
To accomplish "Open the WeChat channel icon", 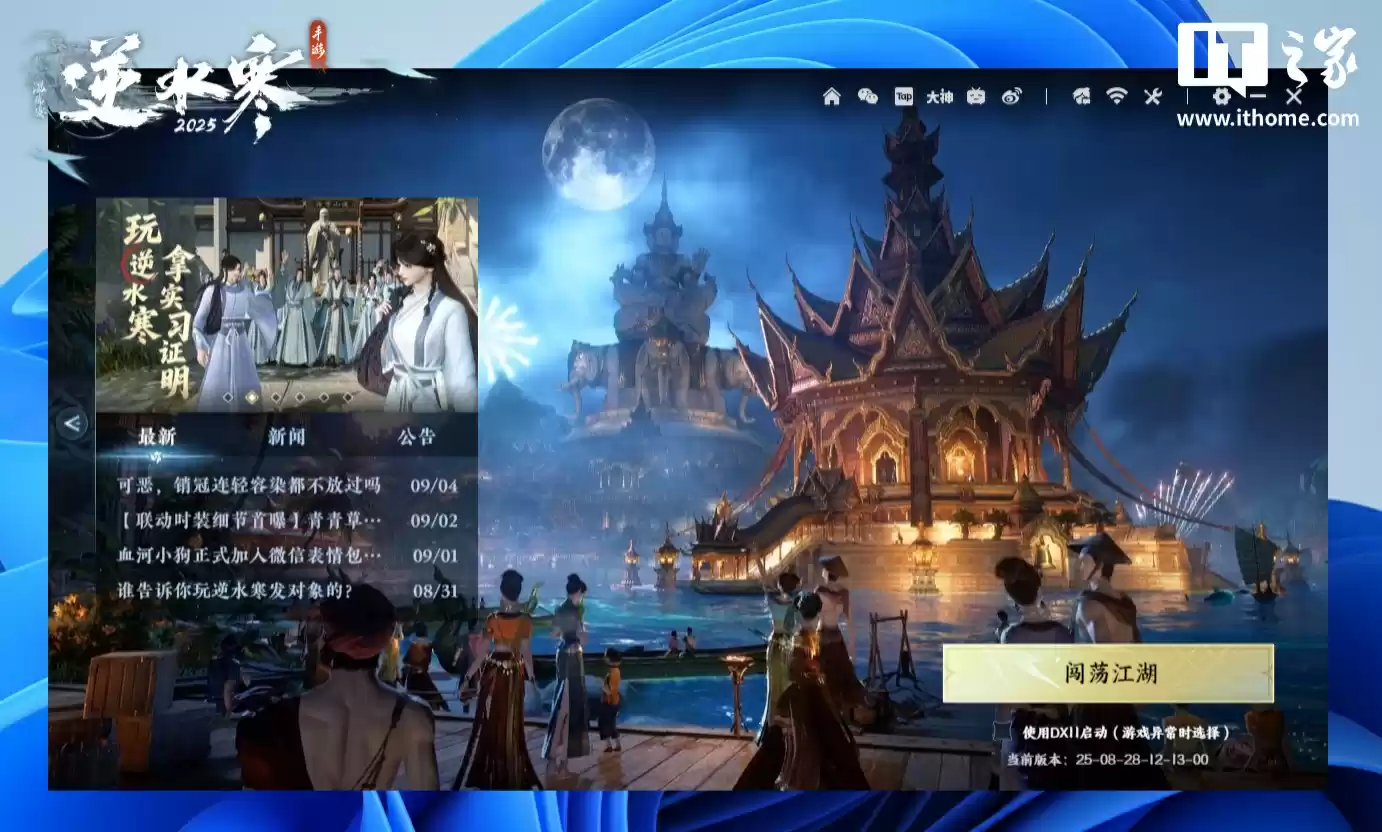I will (866, 97).
